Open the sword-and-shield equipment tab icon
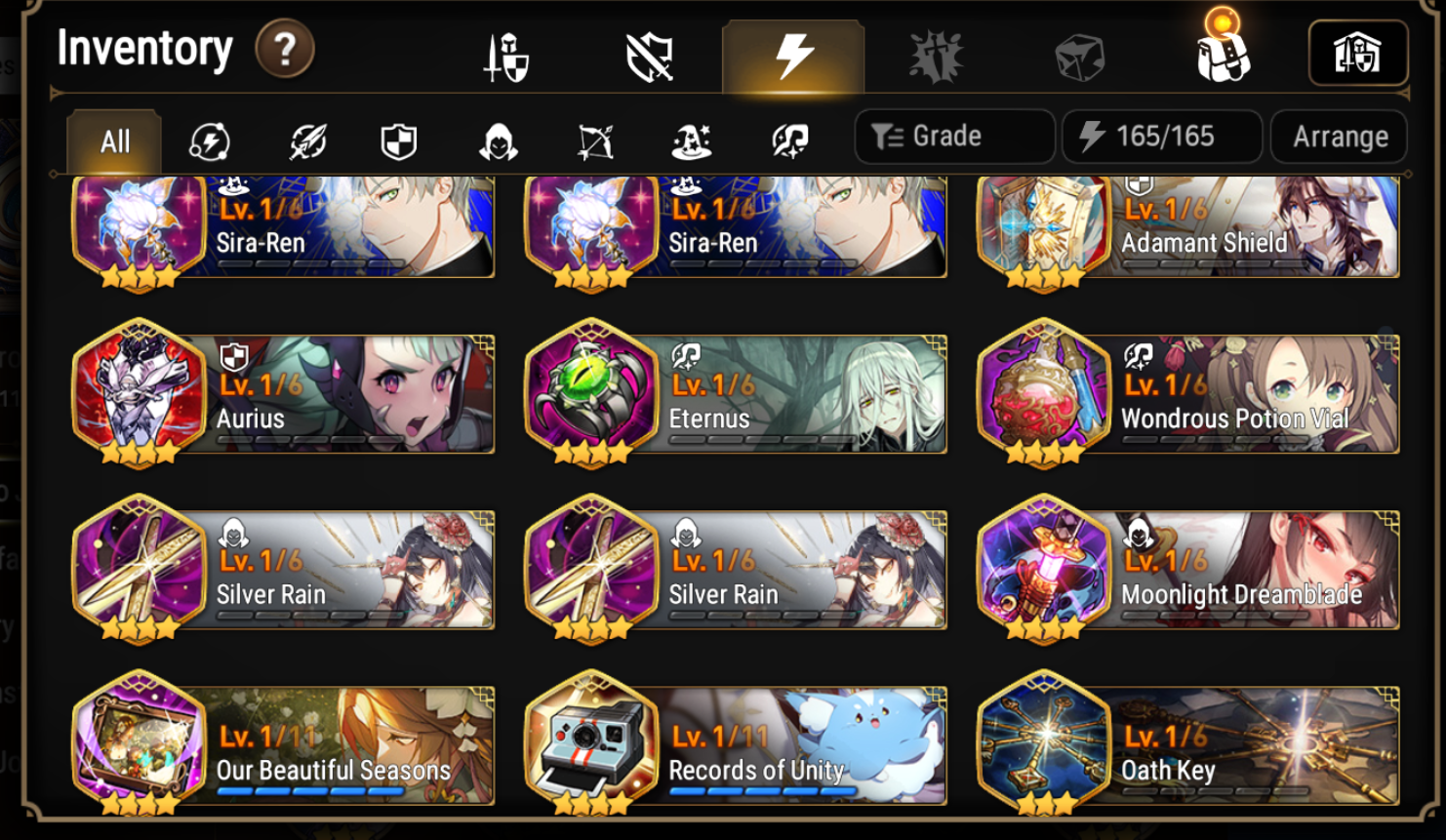1446x840 pixels. (x=505, y=54)
